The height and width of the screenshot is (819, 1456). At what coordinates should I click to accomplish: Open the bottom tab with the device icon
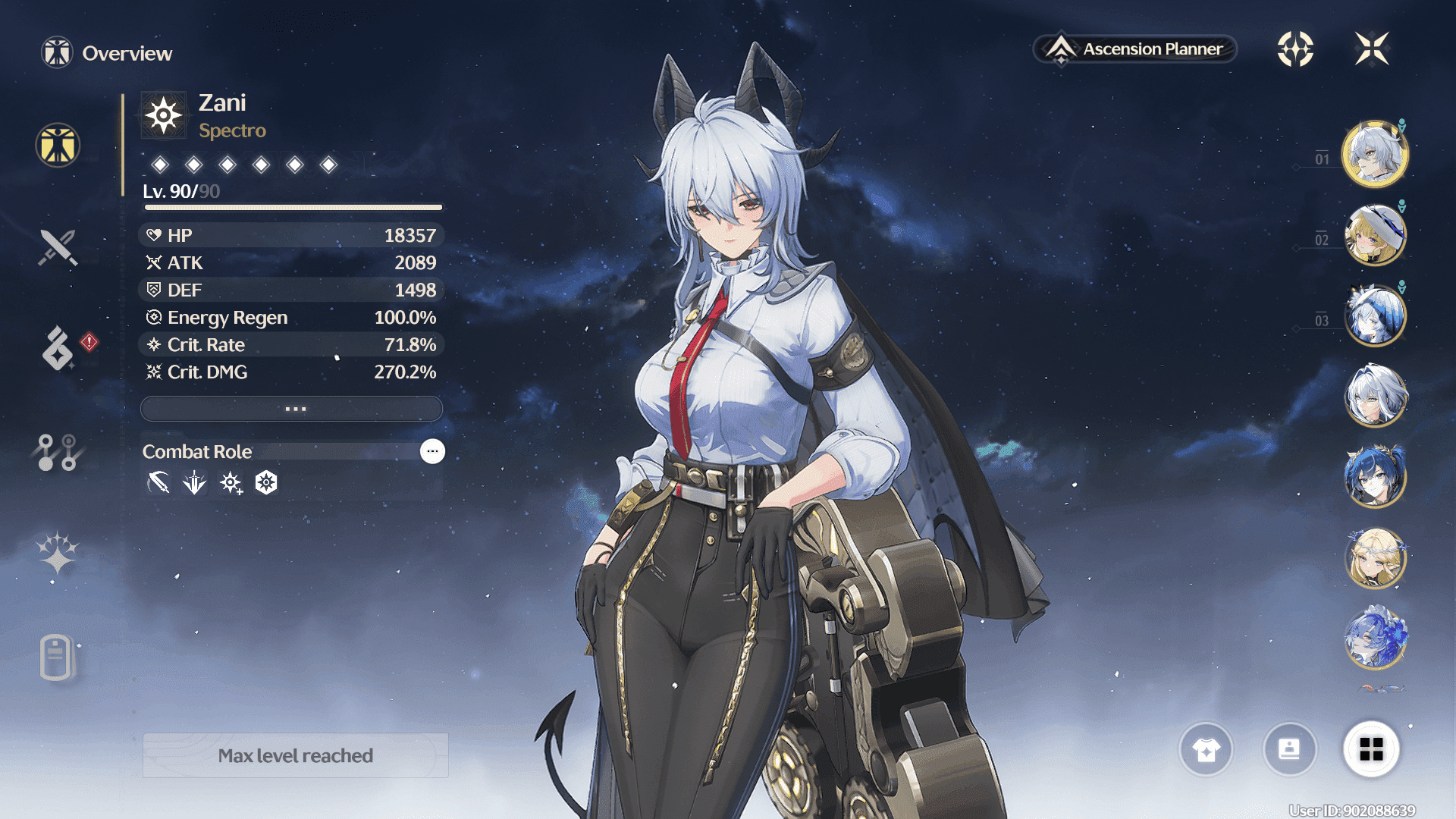coord(57,657)
